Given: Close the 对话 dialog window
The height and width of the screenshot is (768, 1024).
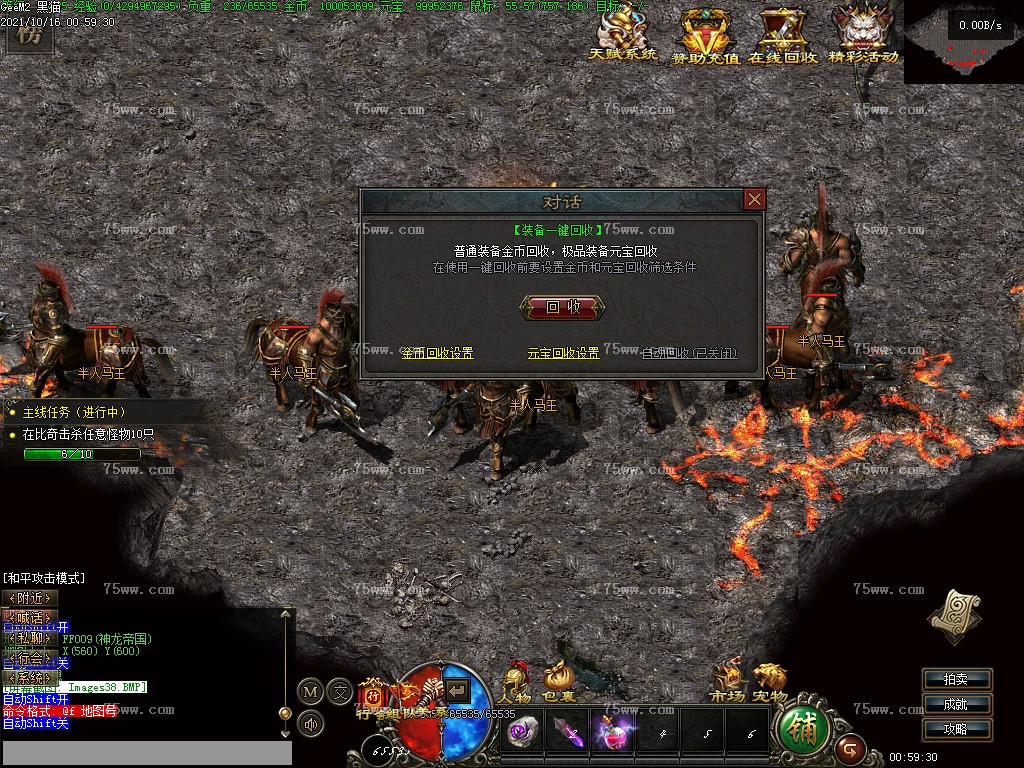Looking at the screenshot, I should coord(754,200).
